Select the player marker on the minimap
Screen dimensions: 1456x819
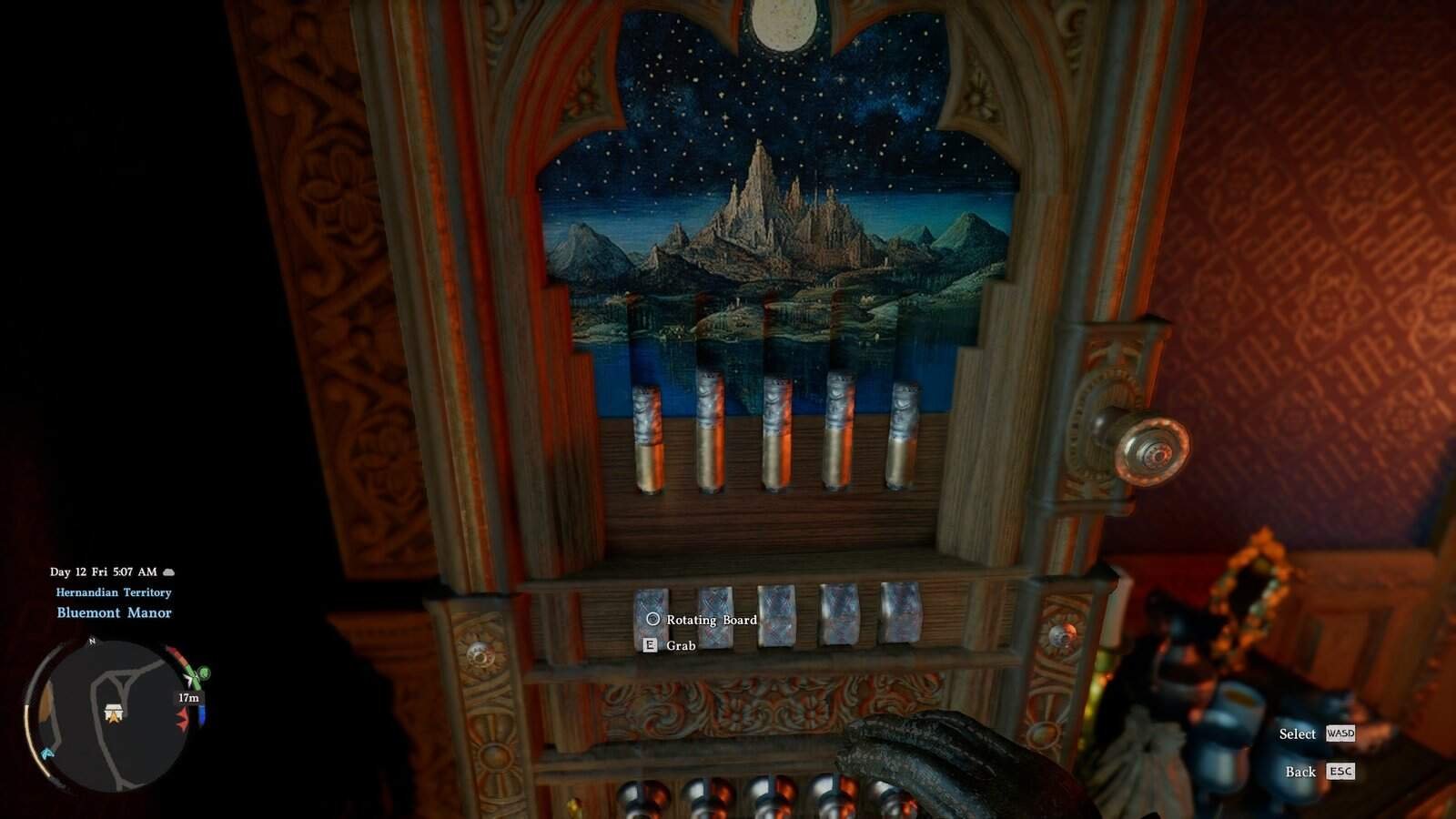pos(115,716)
